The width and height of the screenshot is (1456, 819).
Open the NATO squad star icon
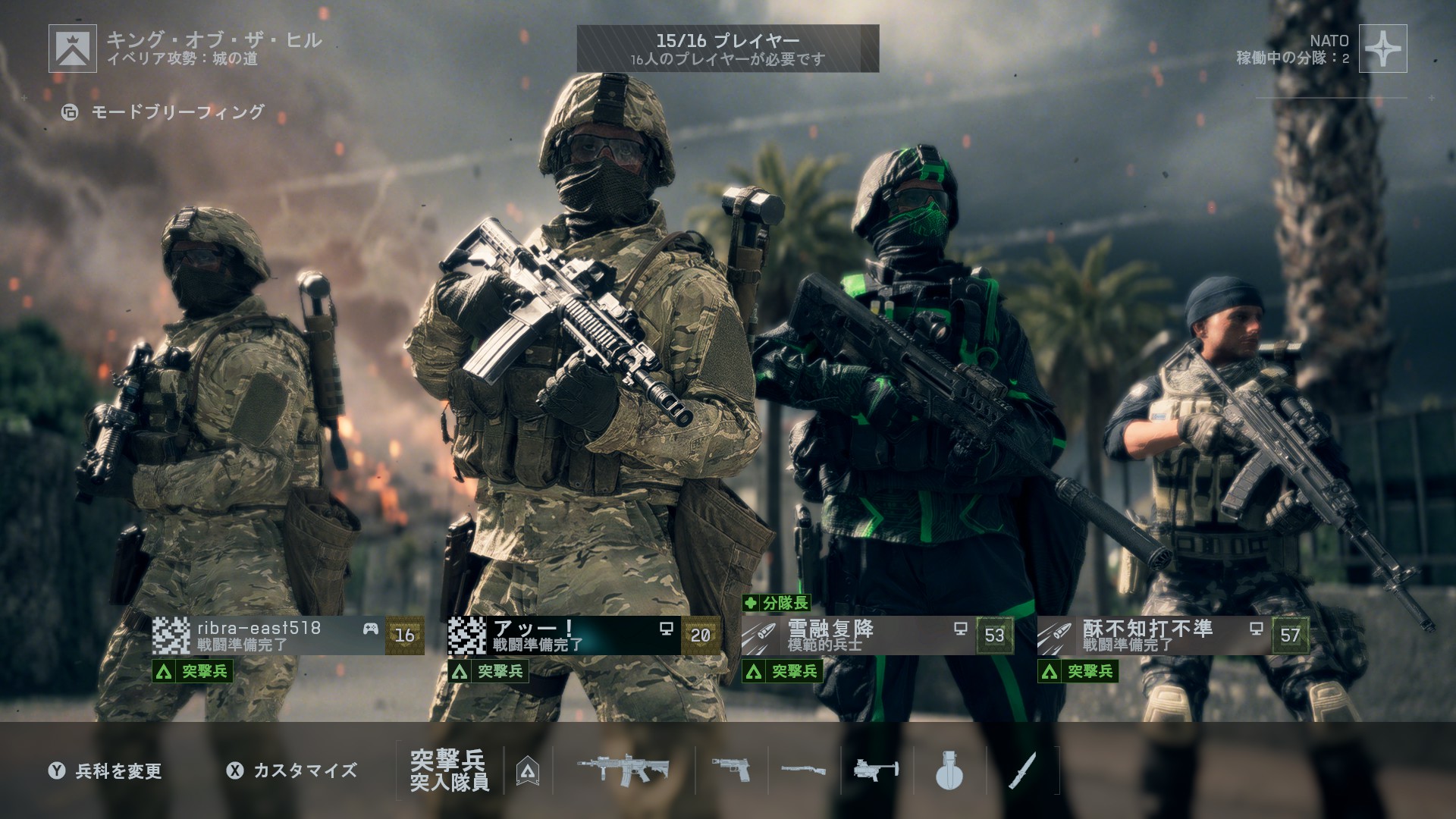pos(1382,49)
